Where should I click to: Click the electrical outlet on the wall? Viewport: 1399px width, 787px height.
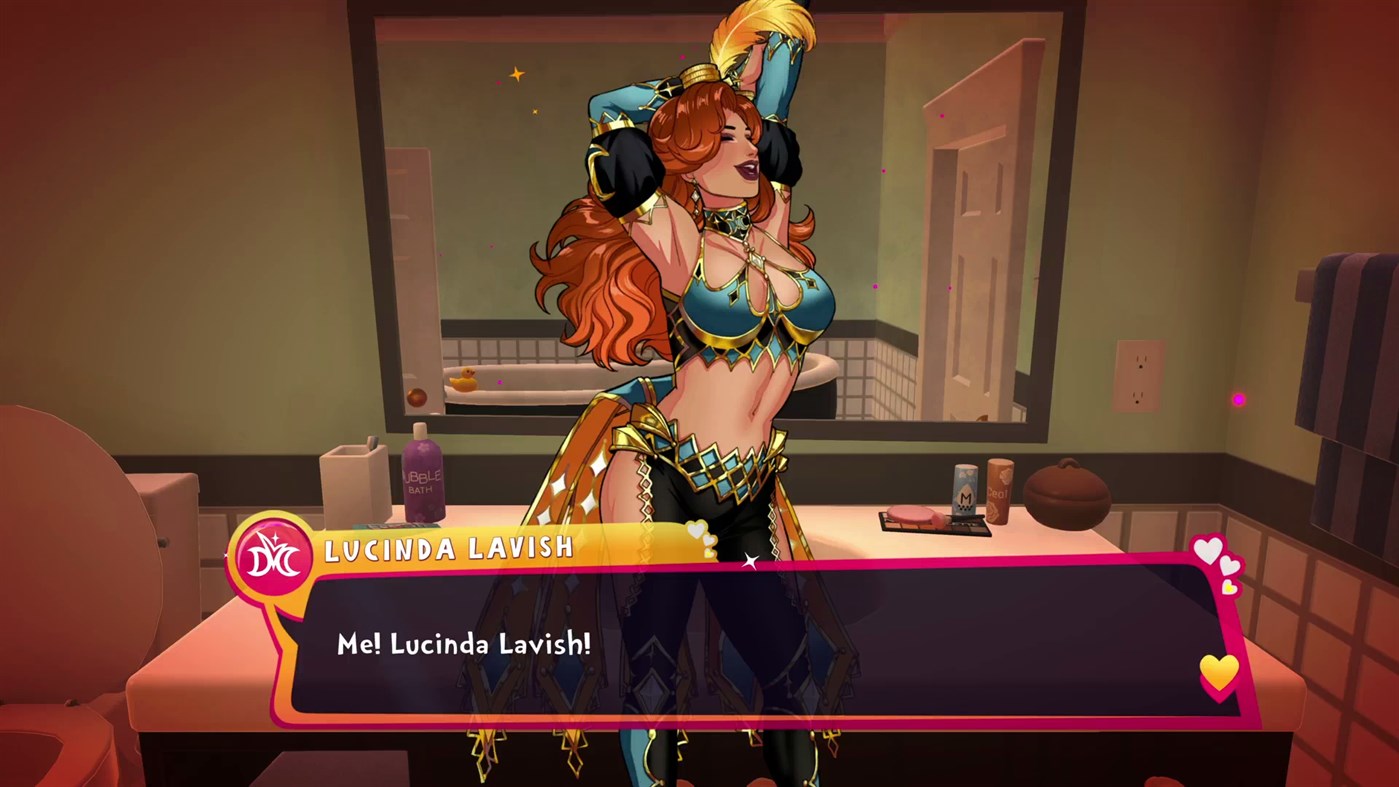(x=1137, y=375)
